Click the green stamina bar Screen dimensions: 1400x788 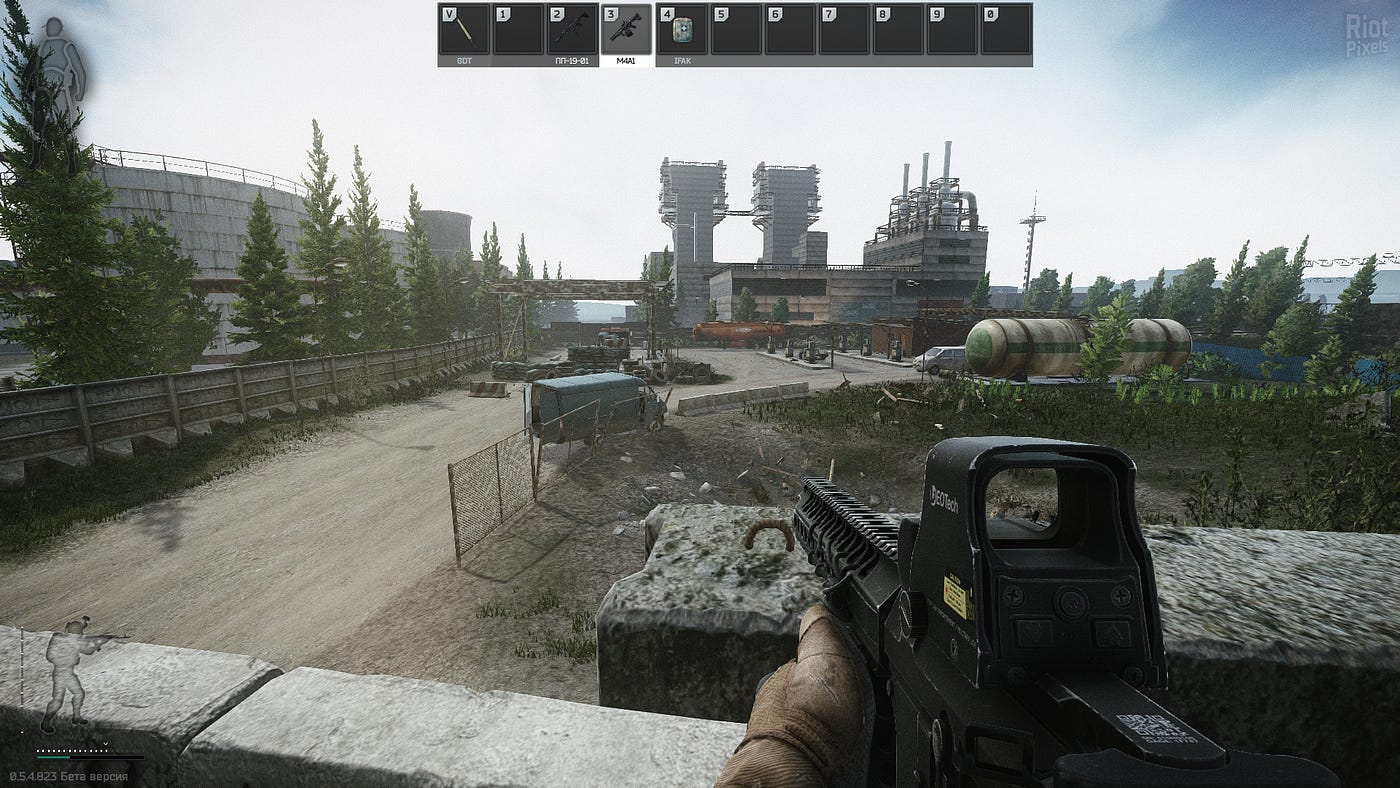[52, 757]
